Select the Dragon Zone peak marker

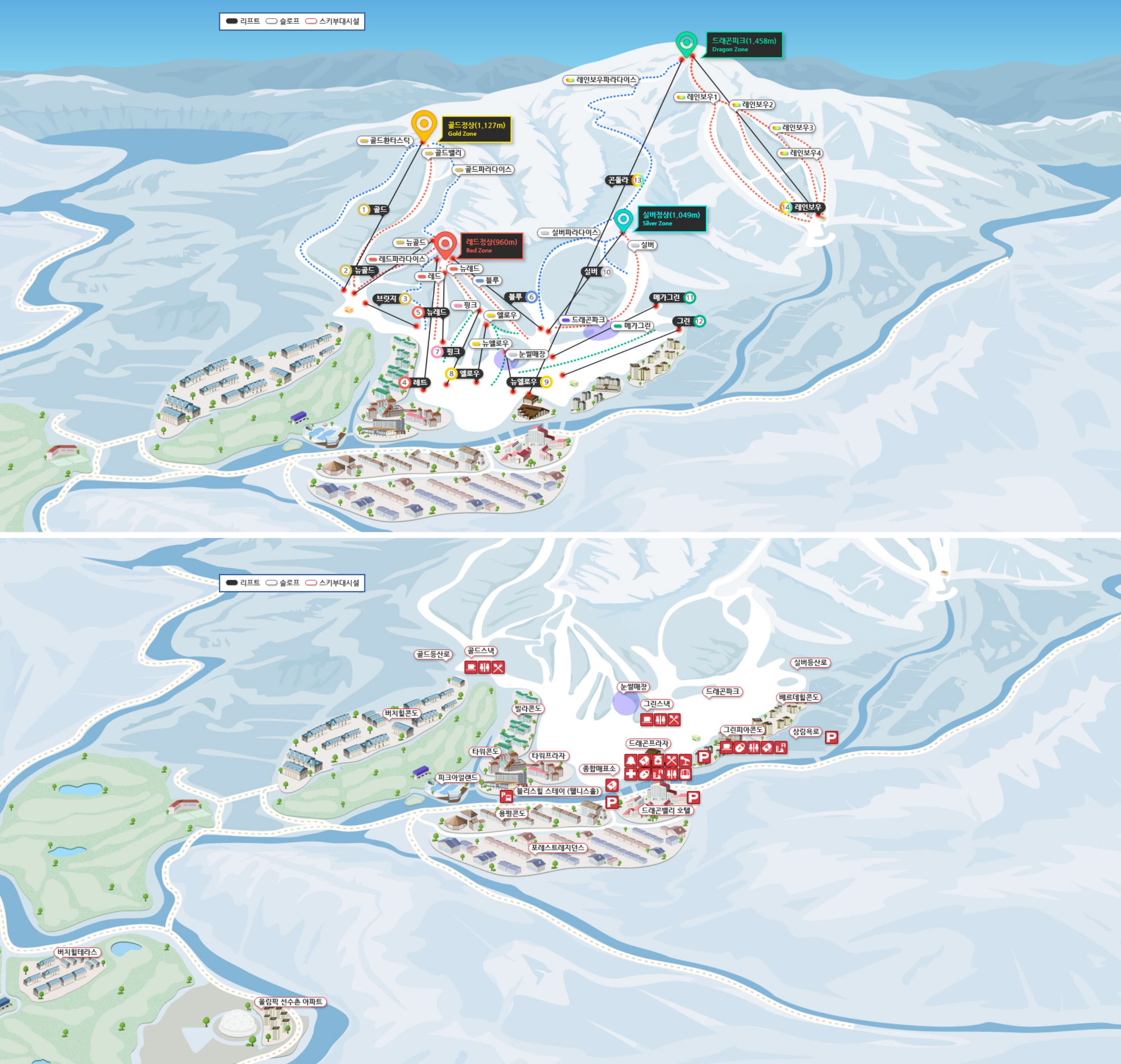pyautogui.click(x=686, y=43)
